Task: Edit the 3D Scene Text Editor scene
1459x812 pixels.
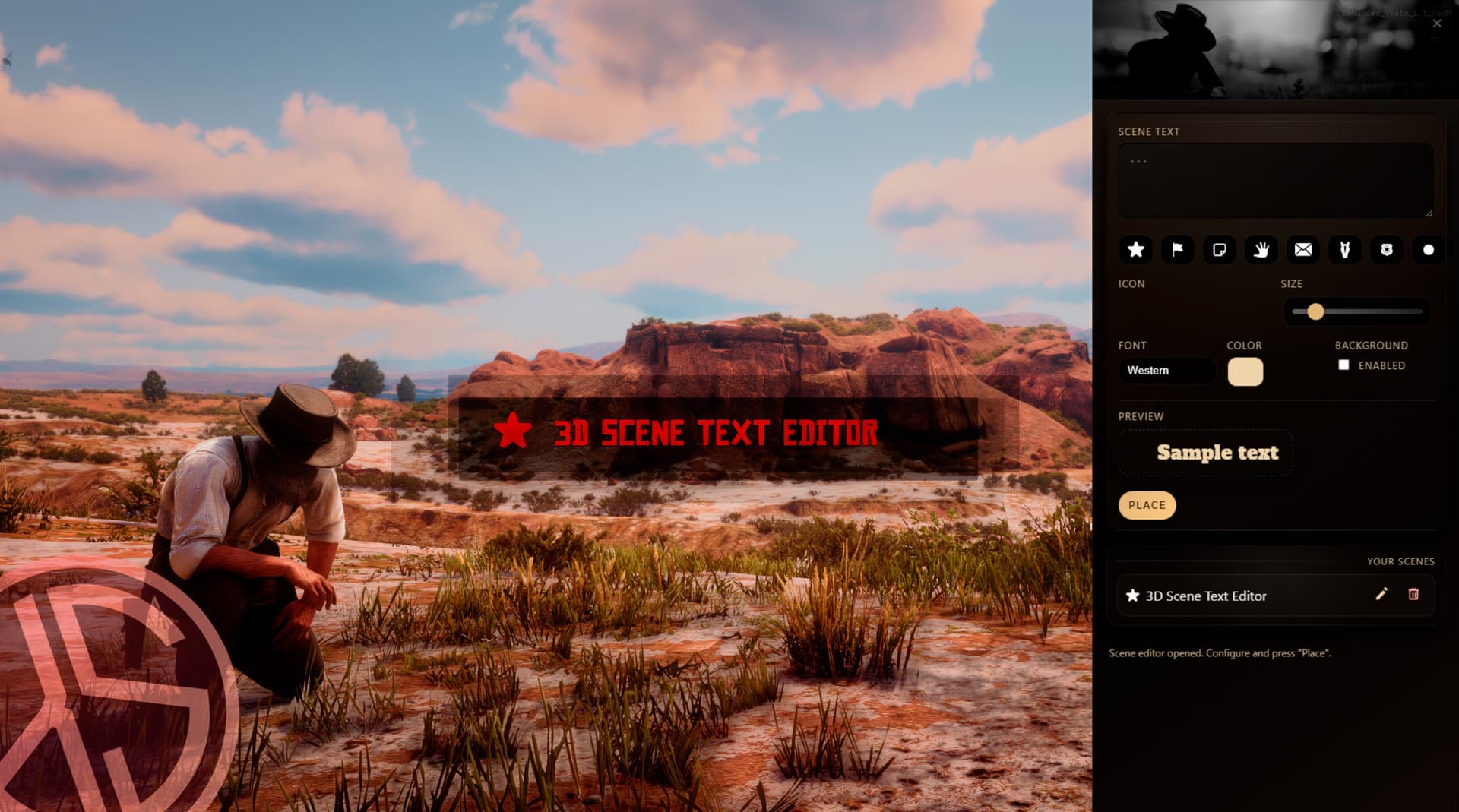Action: 1381,596
